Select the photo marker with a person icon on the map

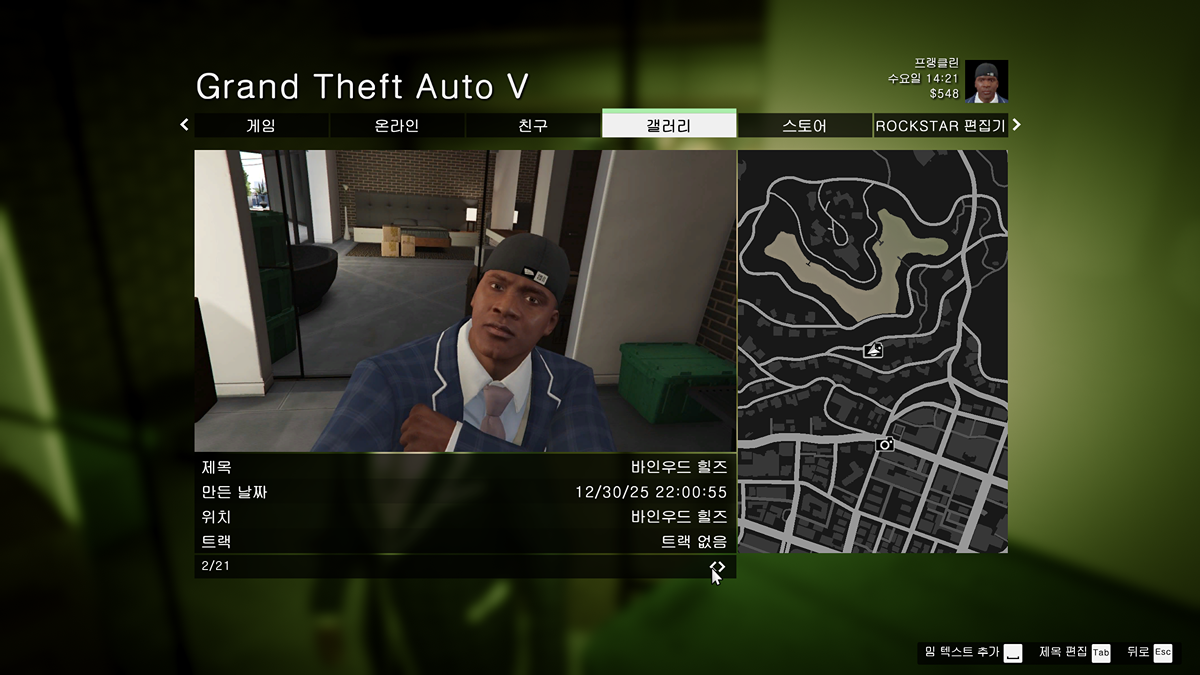(x=873, y=351)
